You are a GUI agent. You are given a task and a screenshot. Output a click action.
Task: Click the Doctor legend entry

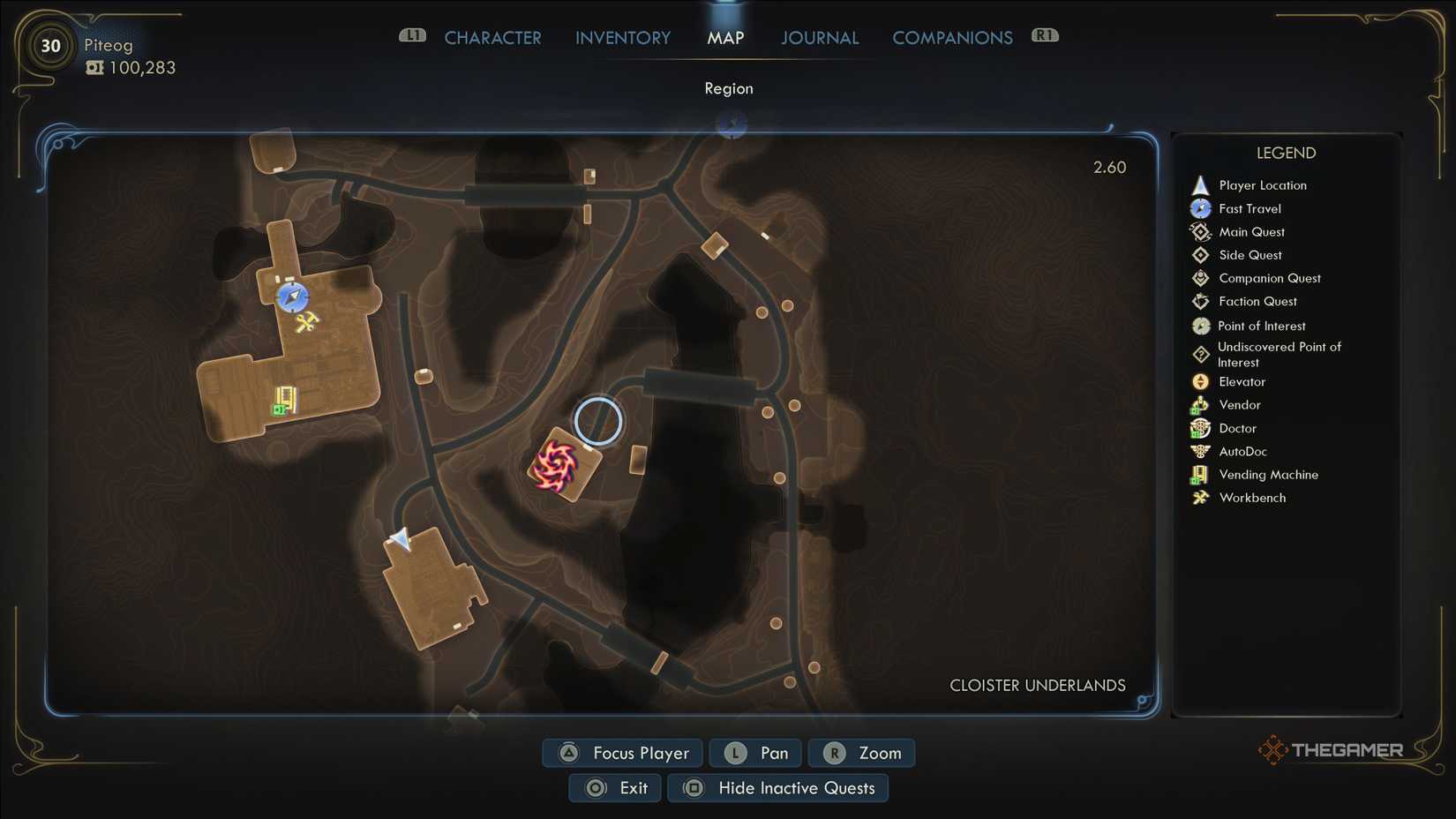pos(1200,428)
